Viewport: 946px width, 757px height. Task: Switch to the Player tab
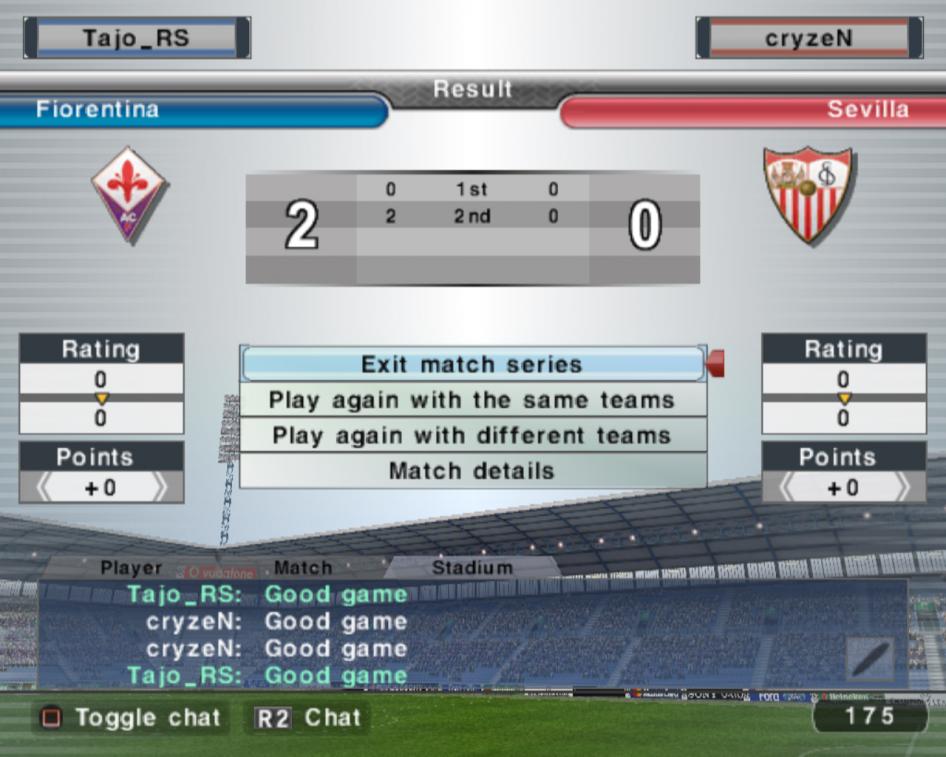point(131,568)
